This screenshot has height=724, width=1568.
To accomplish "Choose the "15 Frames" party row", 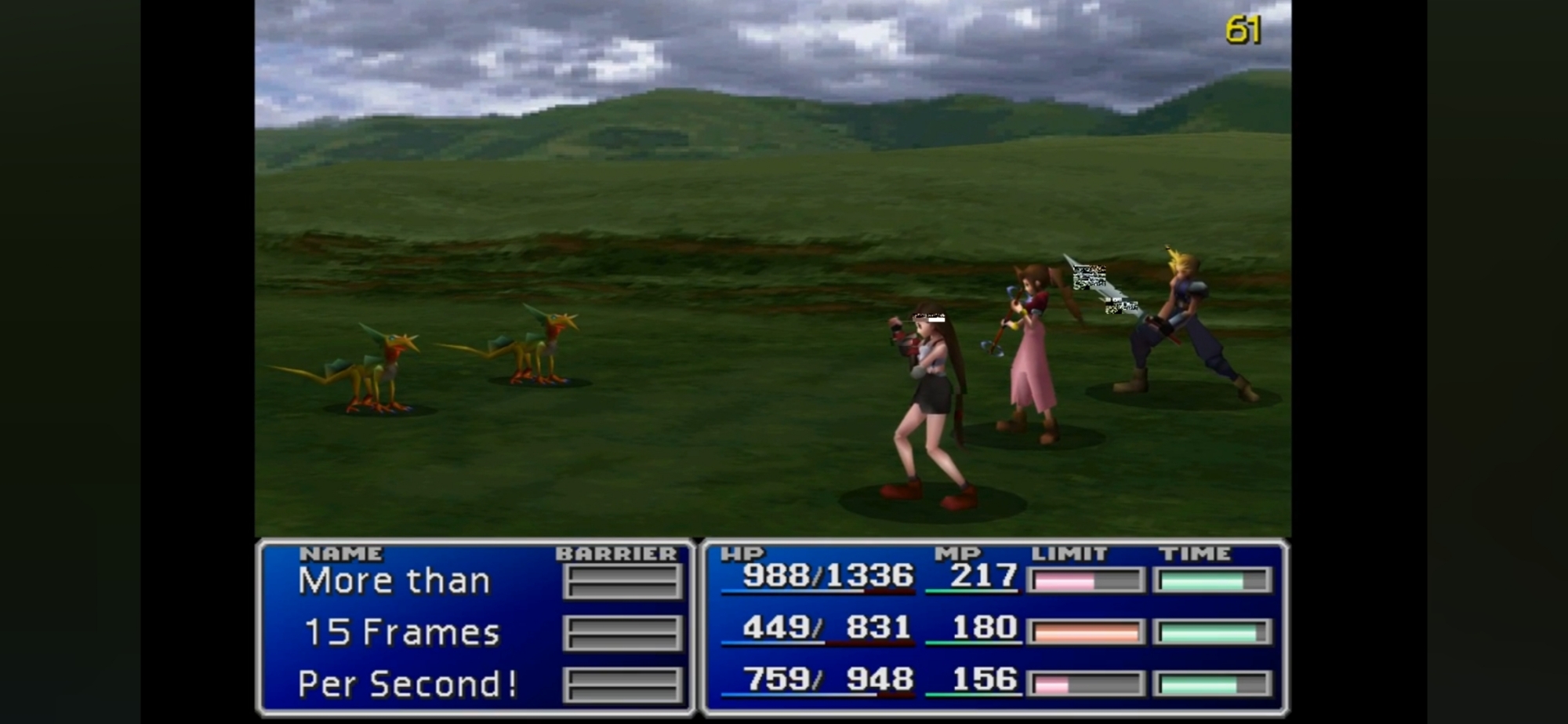I will (401, 632).
